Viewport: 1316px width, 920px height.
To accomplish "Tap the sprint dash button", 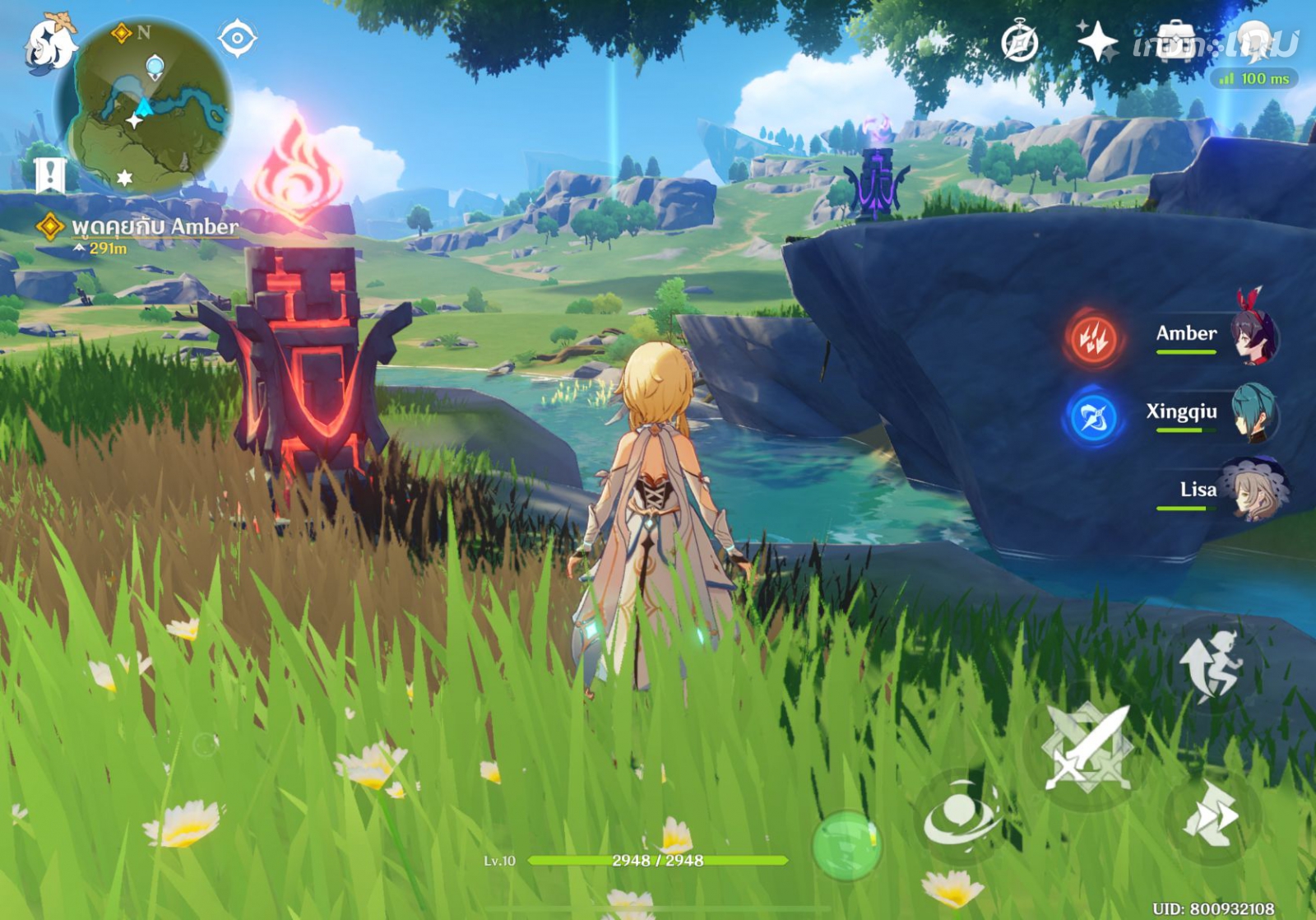I will (x=1209, y=816).
